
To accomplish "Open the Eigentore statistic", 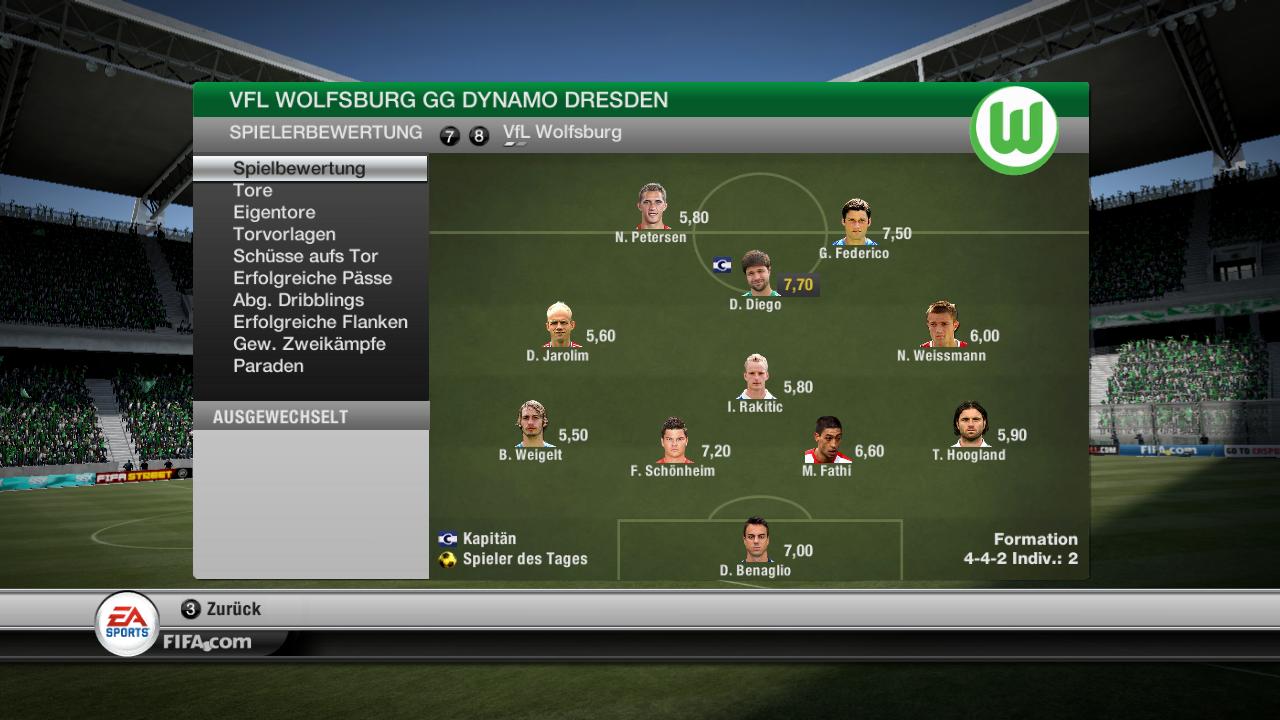I will point(274,212).
